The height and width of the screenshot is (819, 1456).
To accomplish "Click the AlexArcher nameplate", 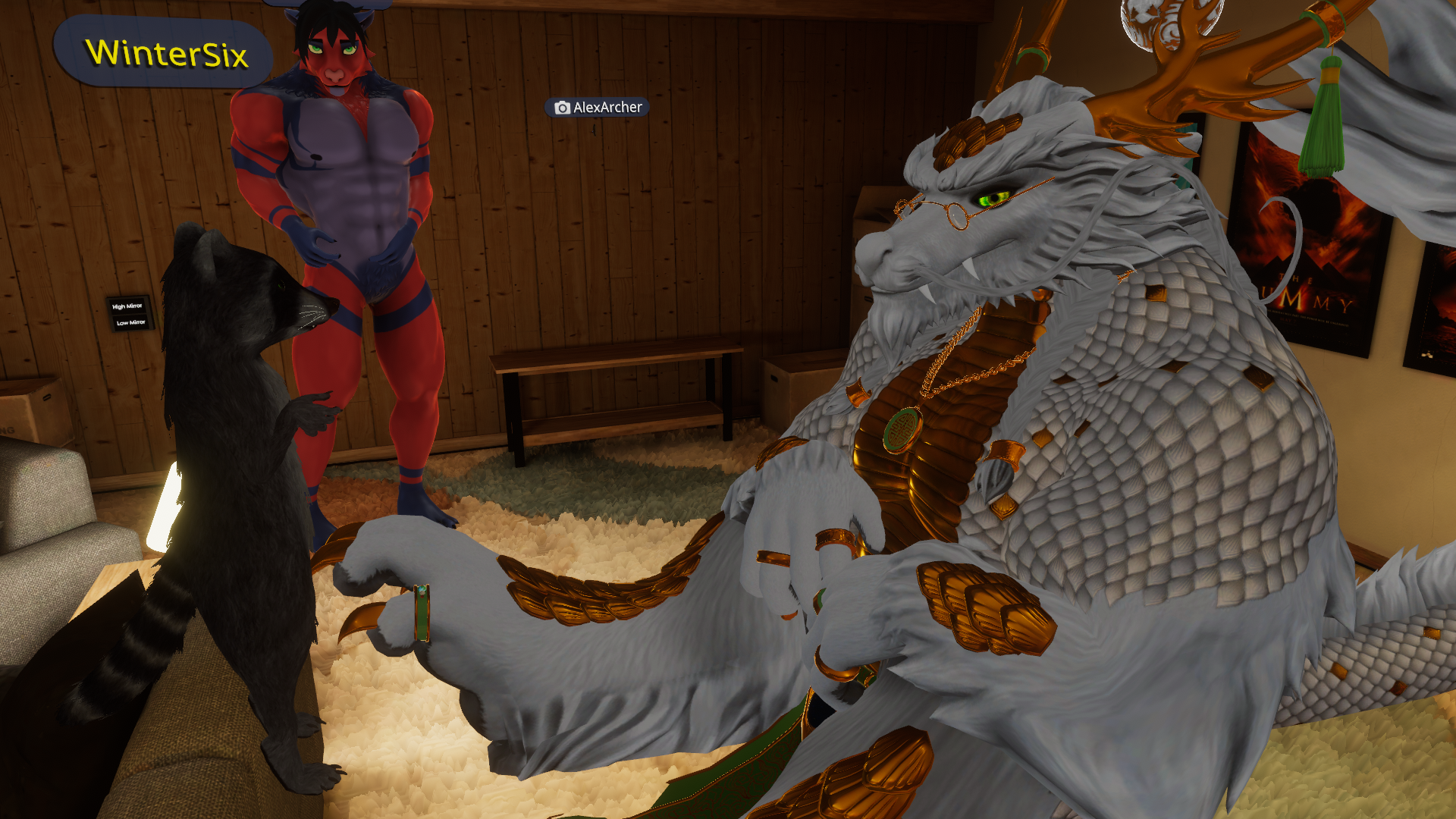I will tap(598, 108).
